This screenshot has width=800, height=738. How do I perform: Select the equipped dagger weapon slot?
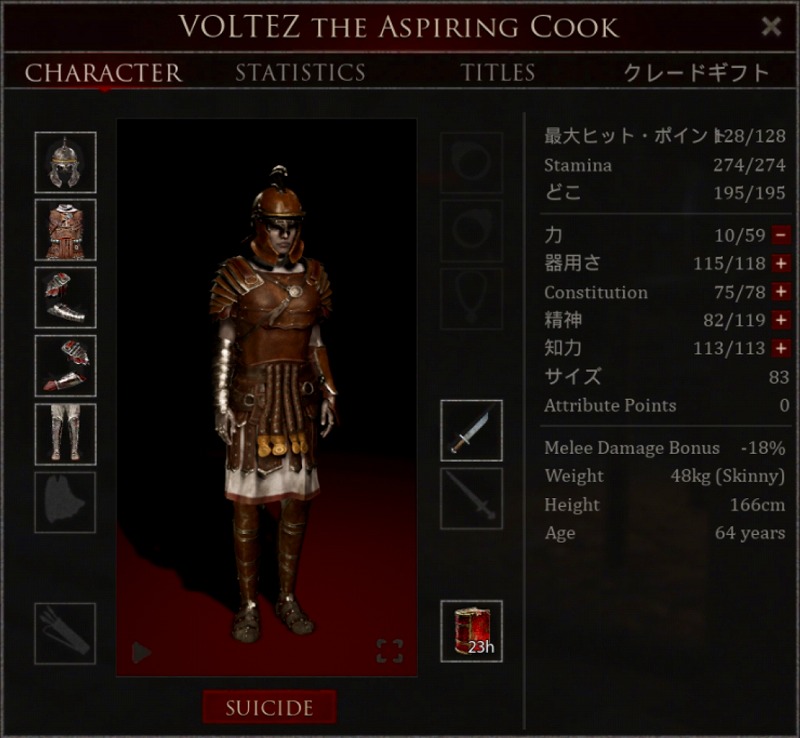[471, 431]
